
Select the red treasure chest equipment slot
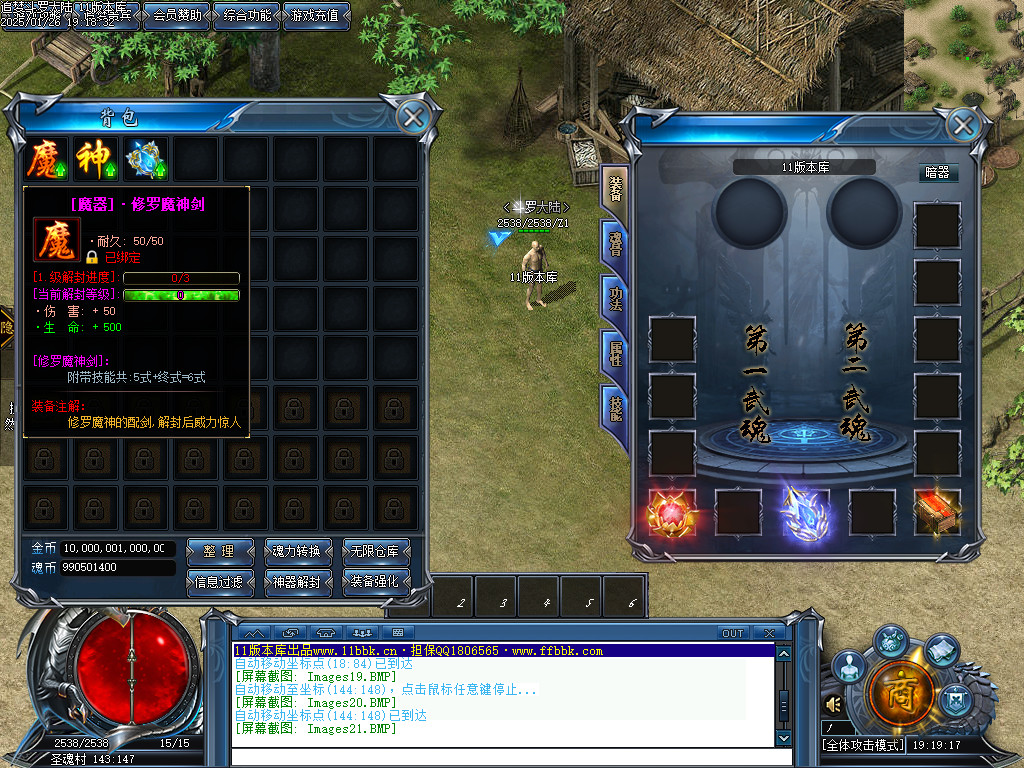[937, 511]
